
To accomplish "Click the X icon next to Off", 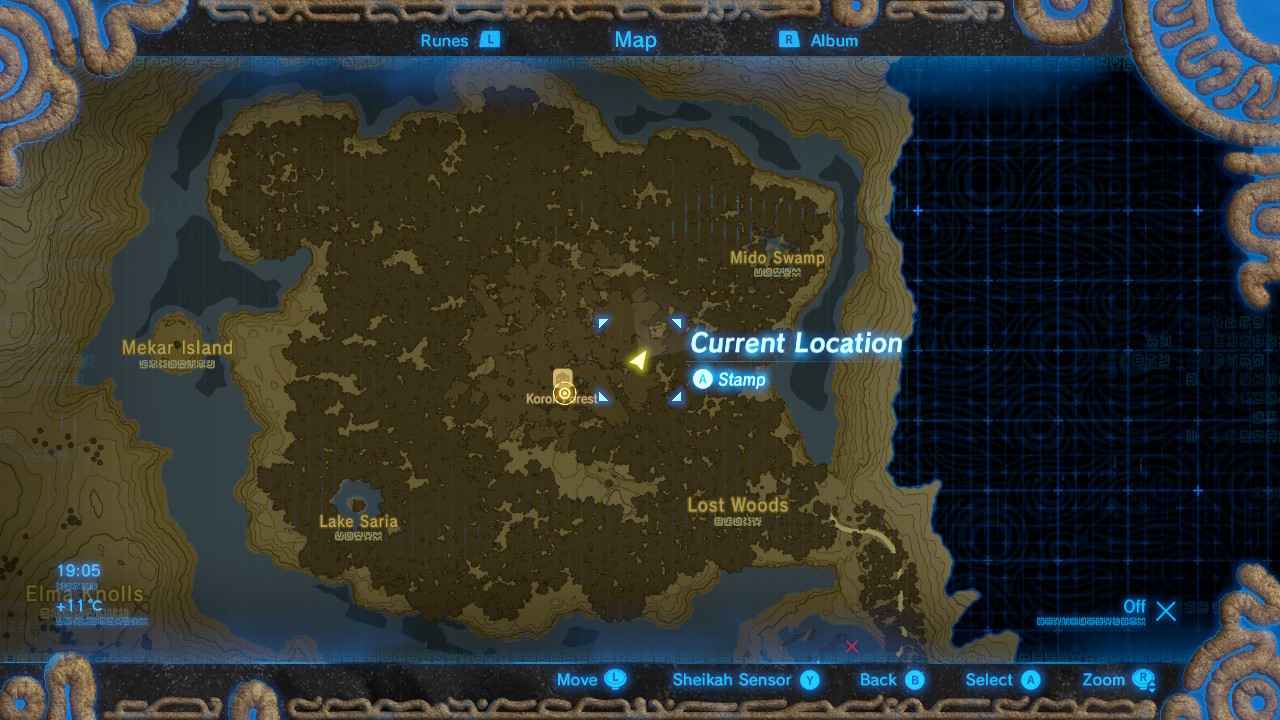I will click(x=1165, y=611).
